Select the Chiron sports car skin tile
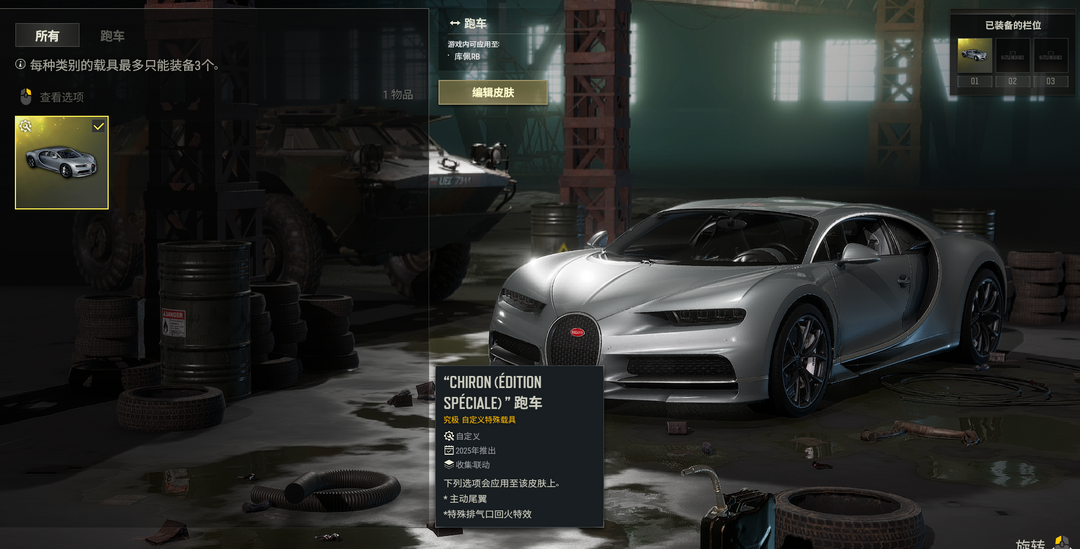Screen dimensions: 1080x549 62,162
